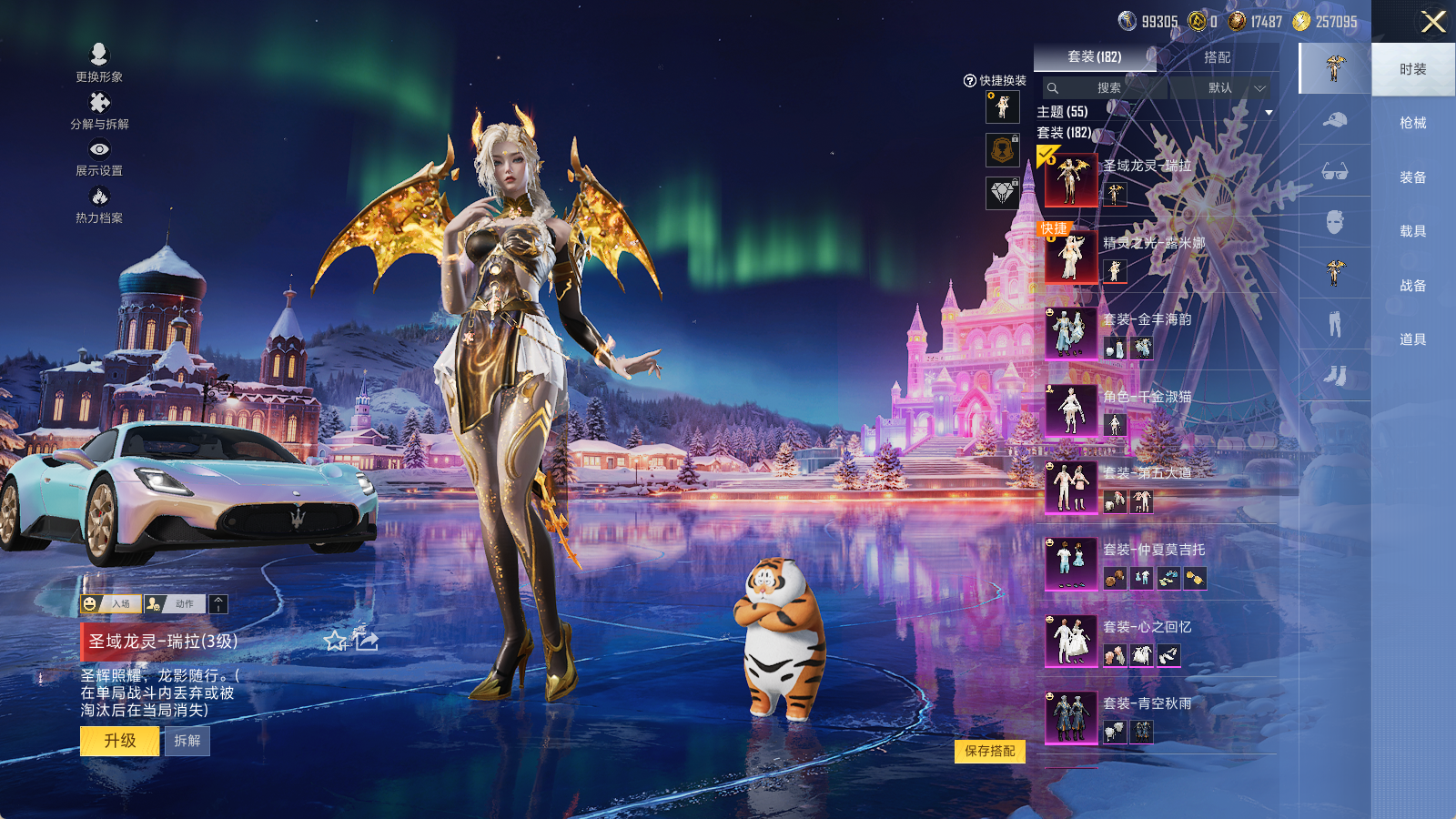Open the 热力档案 profile
Image resolution: width=1456 pixels, height=819 pixels.
pos(99,205)
